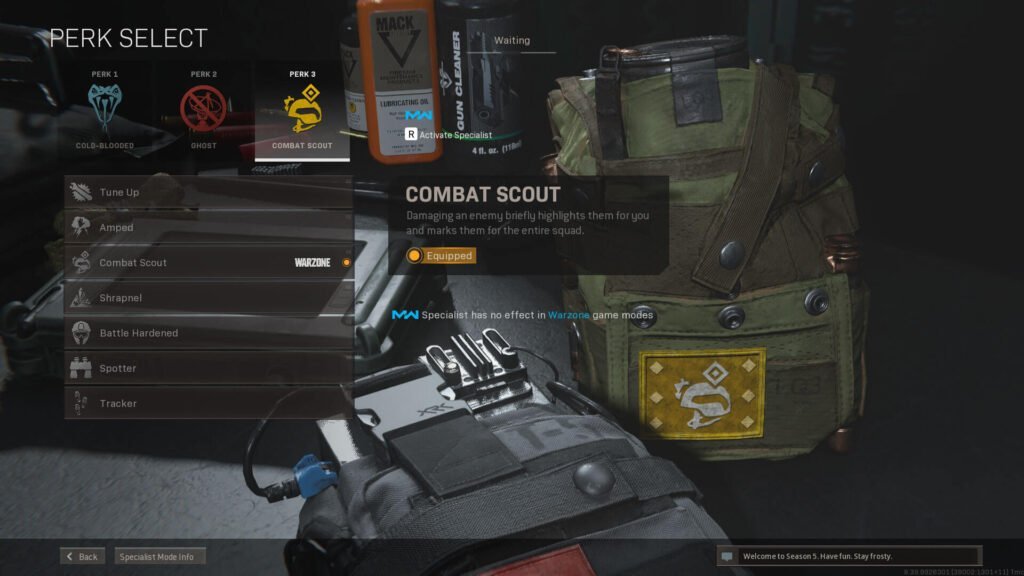Equip the Spotter perk
This screenshot has height=576, width=1024.
coord(208,368)
